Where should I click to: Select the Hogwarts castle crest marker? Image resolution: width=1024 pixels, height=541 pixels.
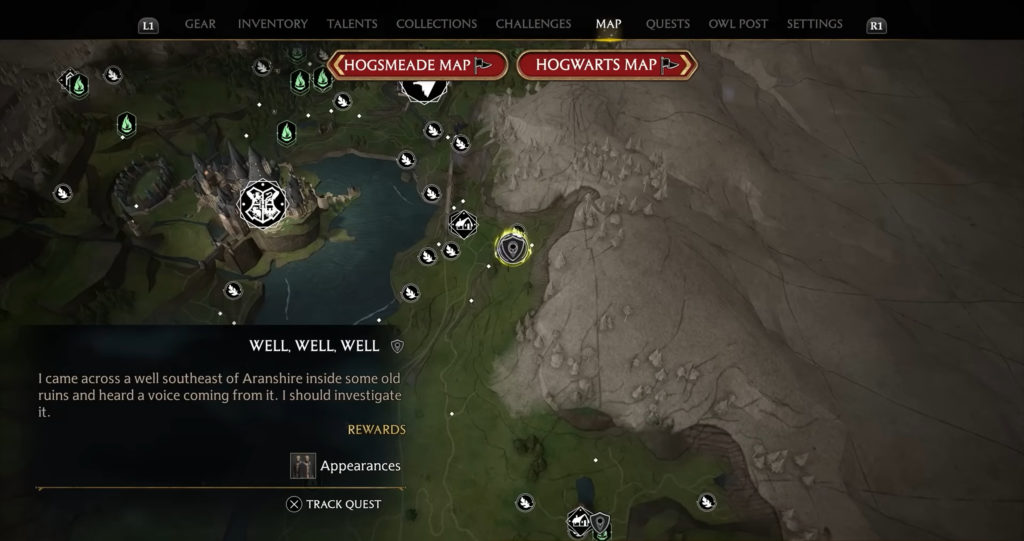click(263, 204)
